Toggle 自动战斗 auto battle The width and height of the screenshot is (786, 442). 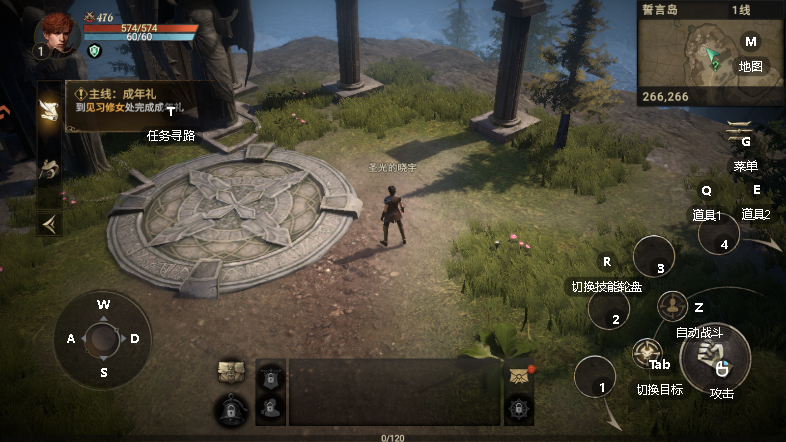click(673, 305)
